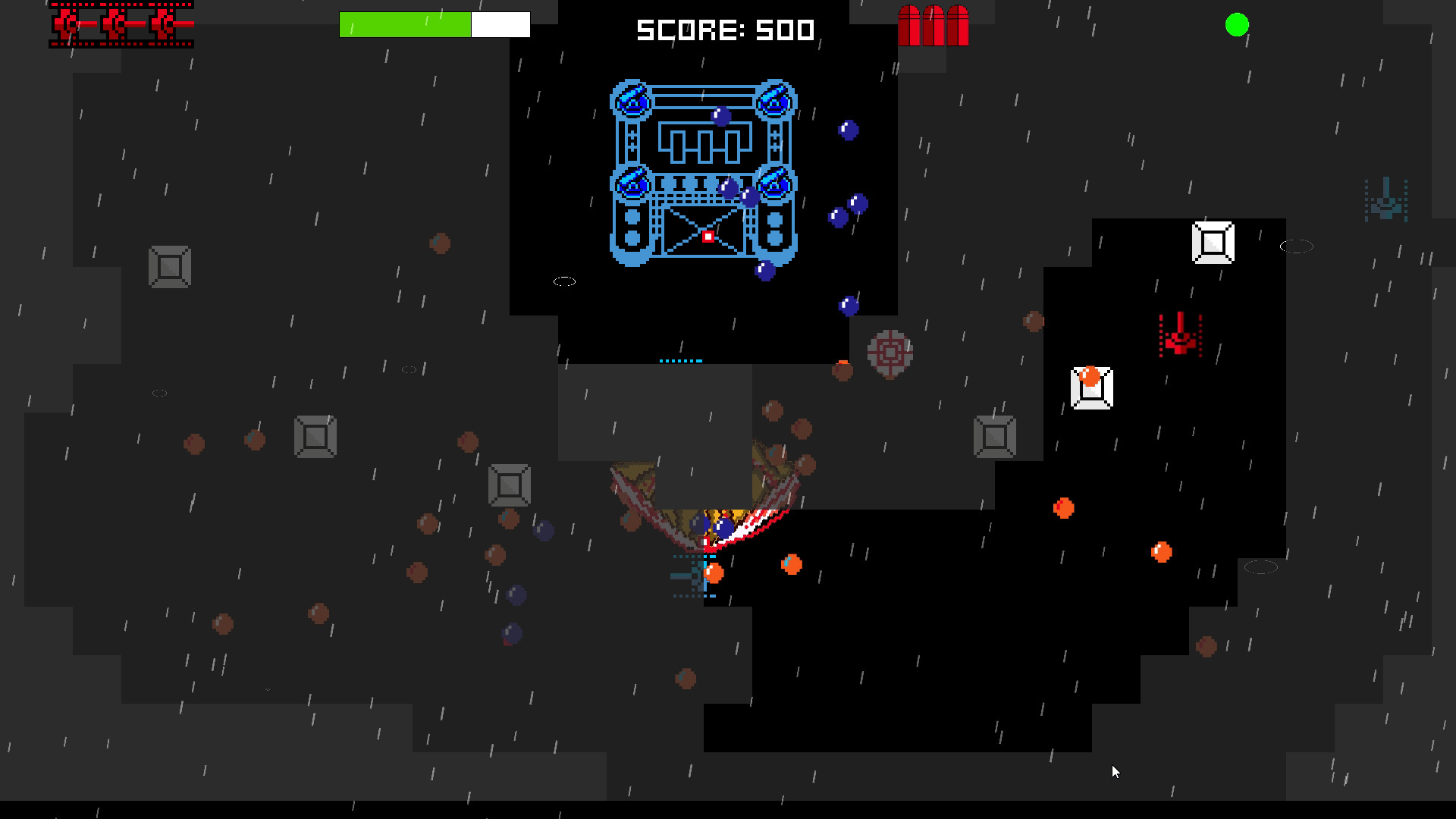Click the green health bar
The height and width of the screenshot is (819, 1456).
tap(406, 24)
